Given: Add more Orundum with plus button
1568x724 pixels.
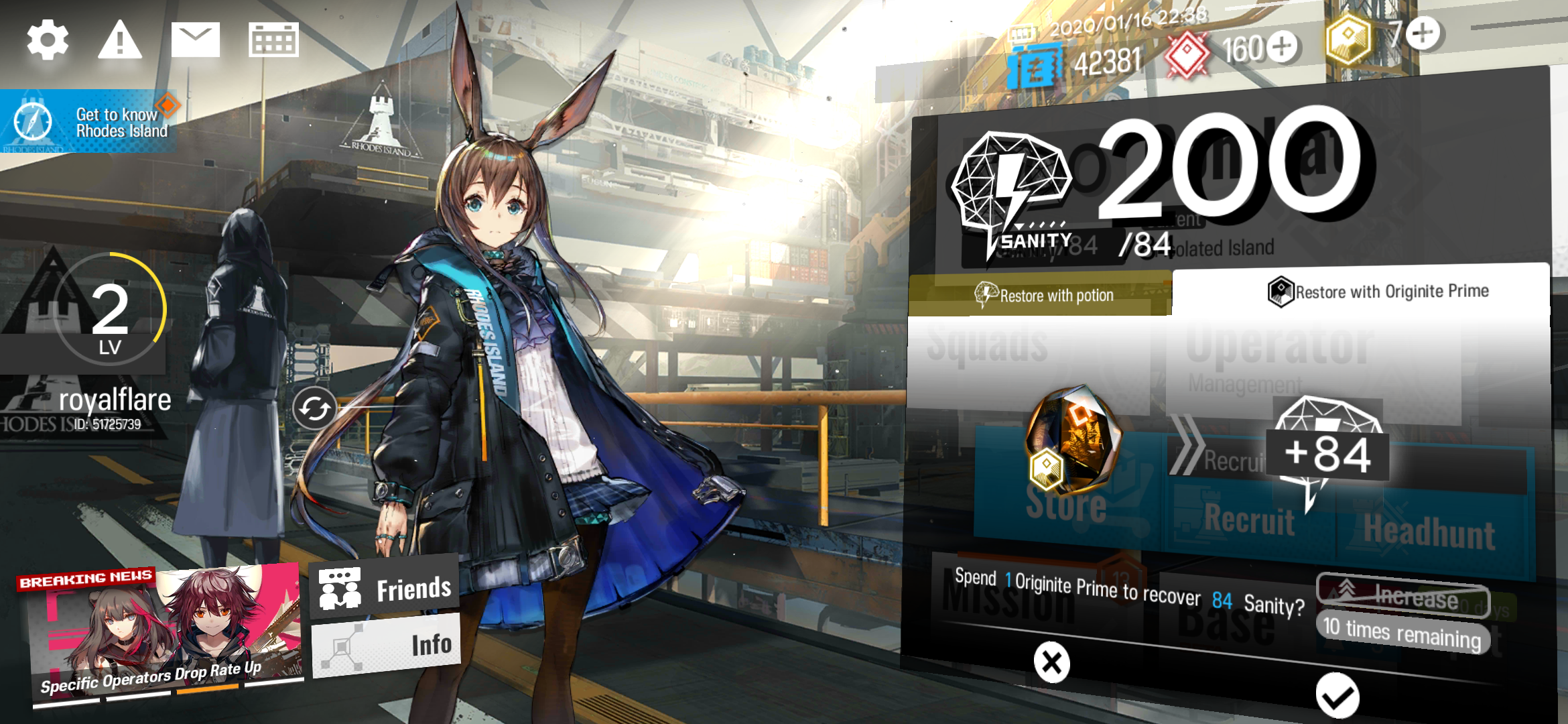Looking at the screenshot, I should coord(1282,48).
